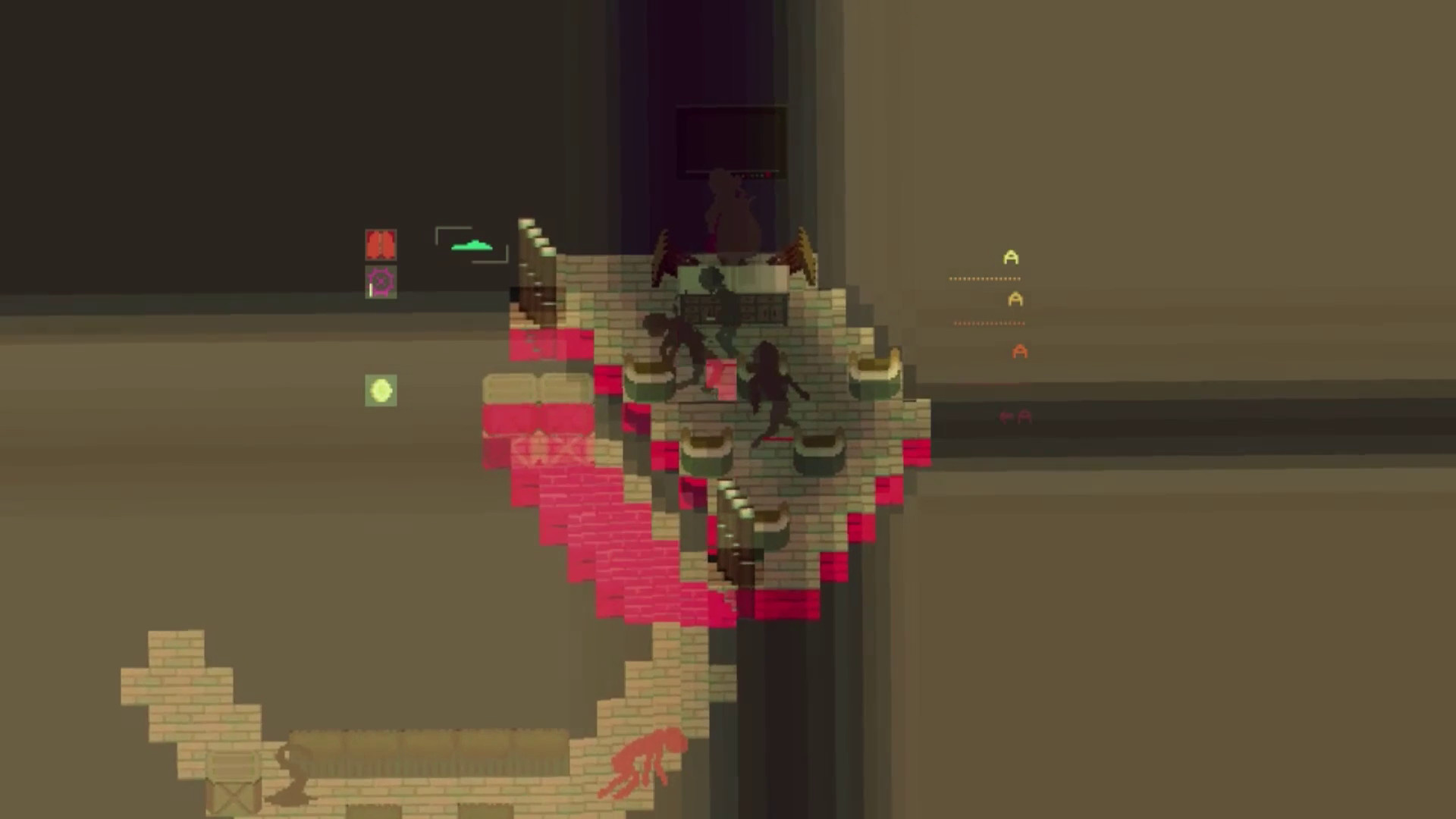
Task: Select the red lungs item icon
Action: [x=381, y=243]
